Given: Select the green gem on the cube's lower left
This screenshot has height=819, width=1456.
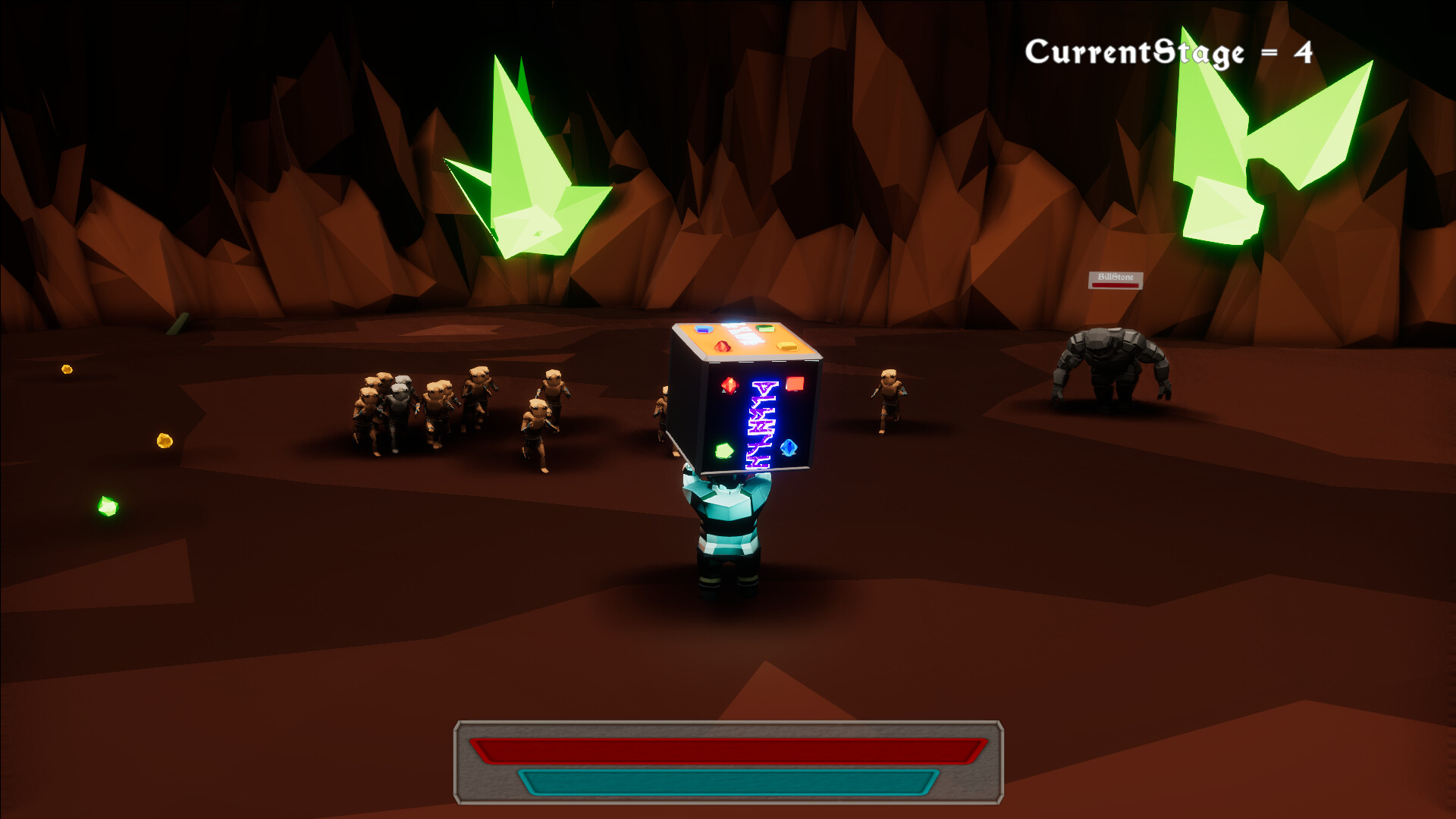Looking at the screenshot, I should tap(723, 450).
